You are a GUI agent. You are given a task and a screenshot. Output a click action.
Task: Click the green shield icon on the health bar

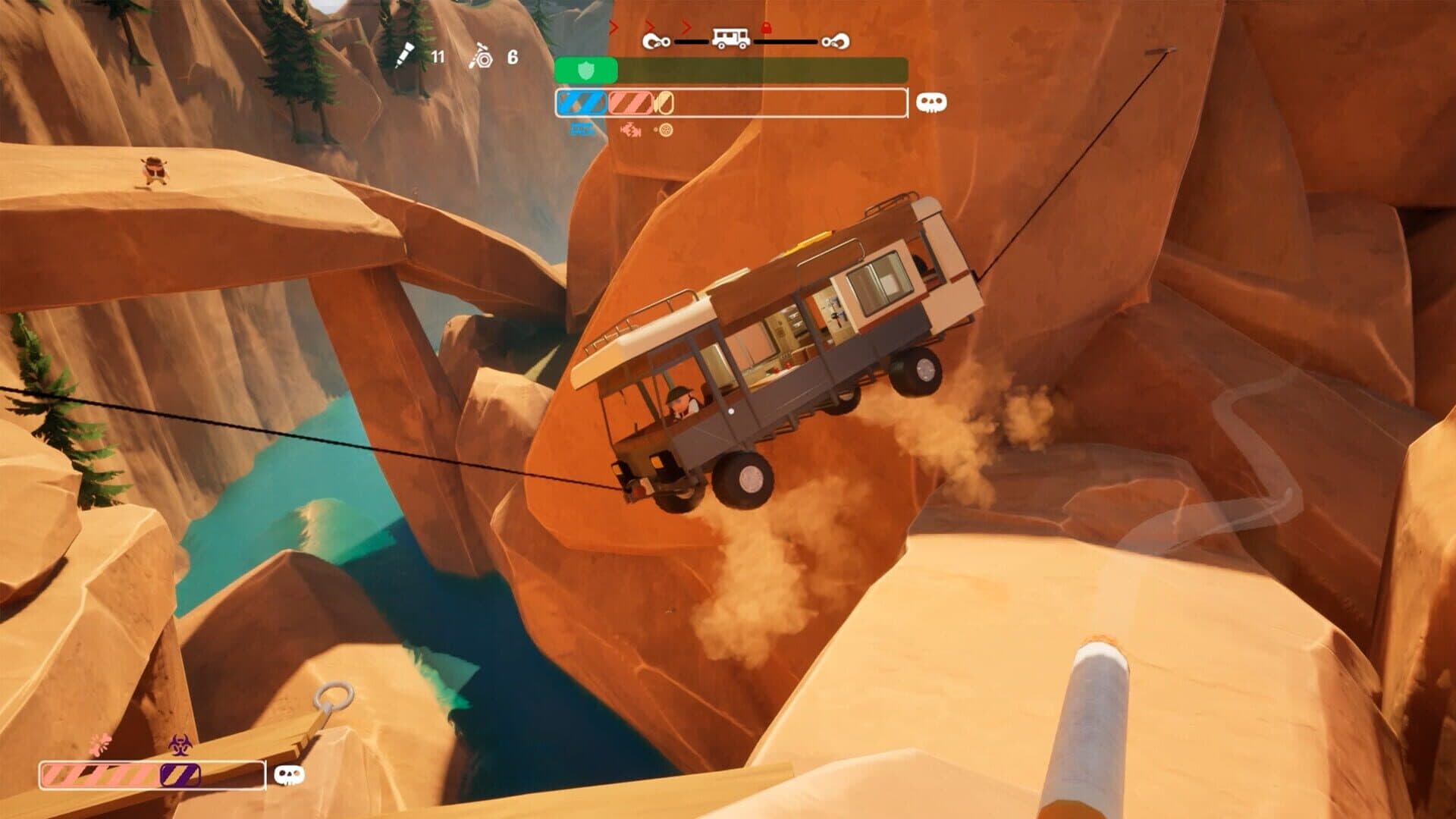pyautogui.click(x=586, y=71)
